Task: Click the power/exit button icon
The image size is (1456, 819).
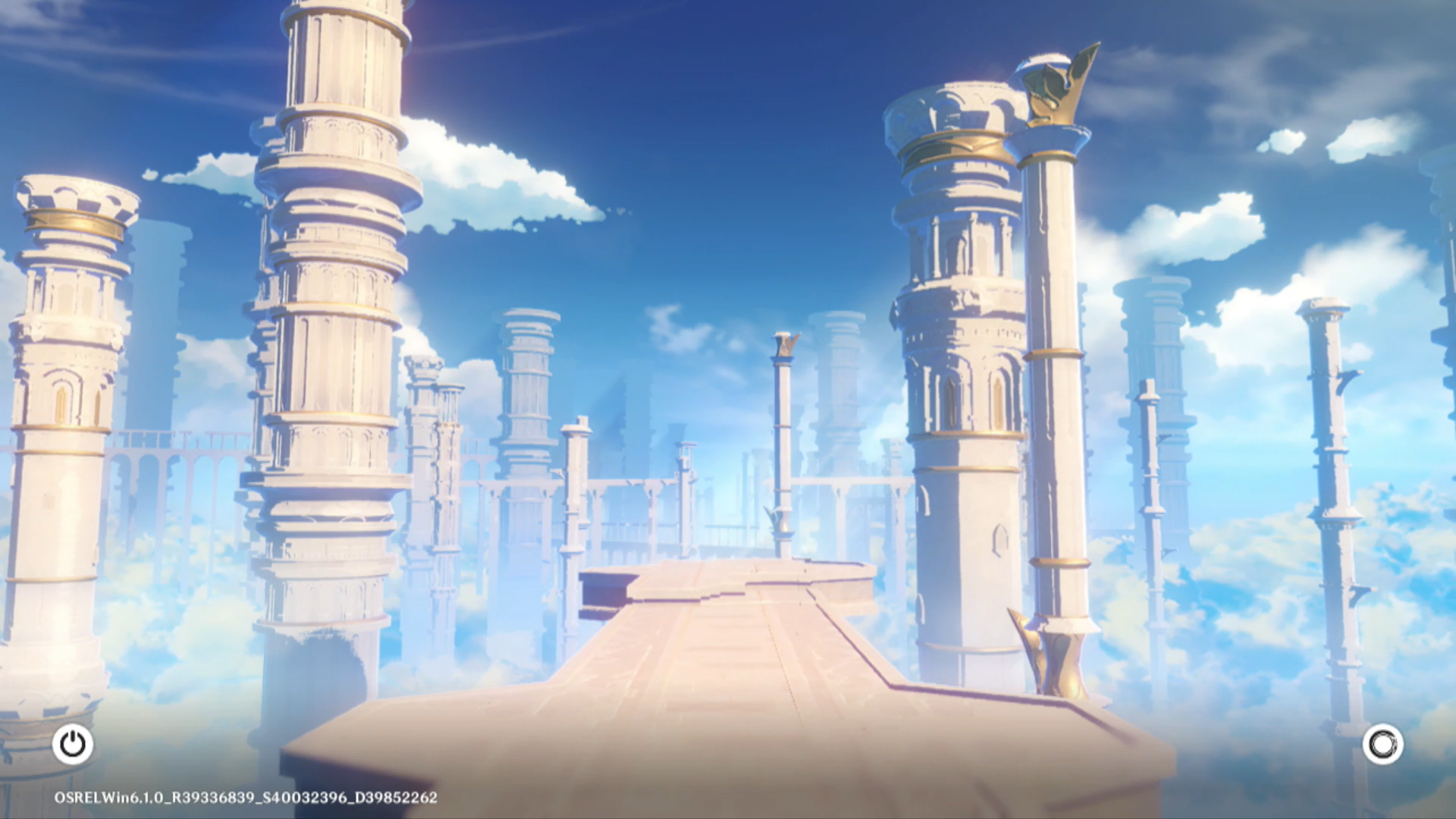Action: [73, 744]
